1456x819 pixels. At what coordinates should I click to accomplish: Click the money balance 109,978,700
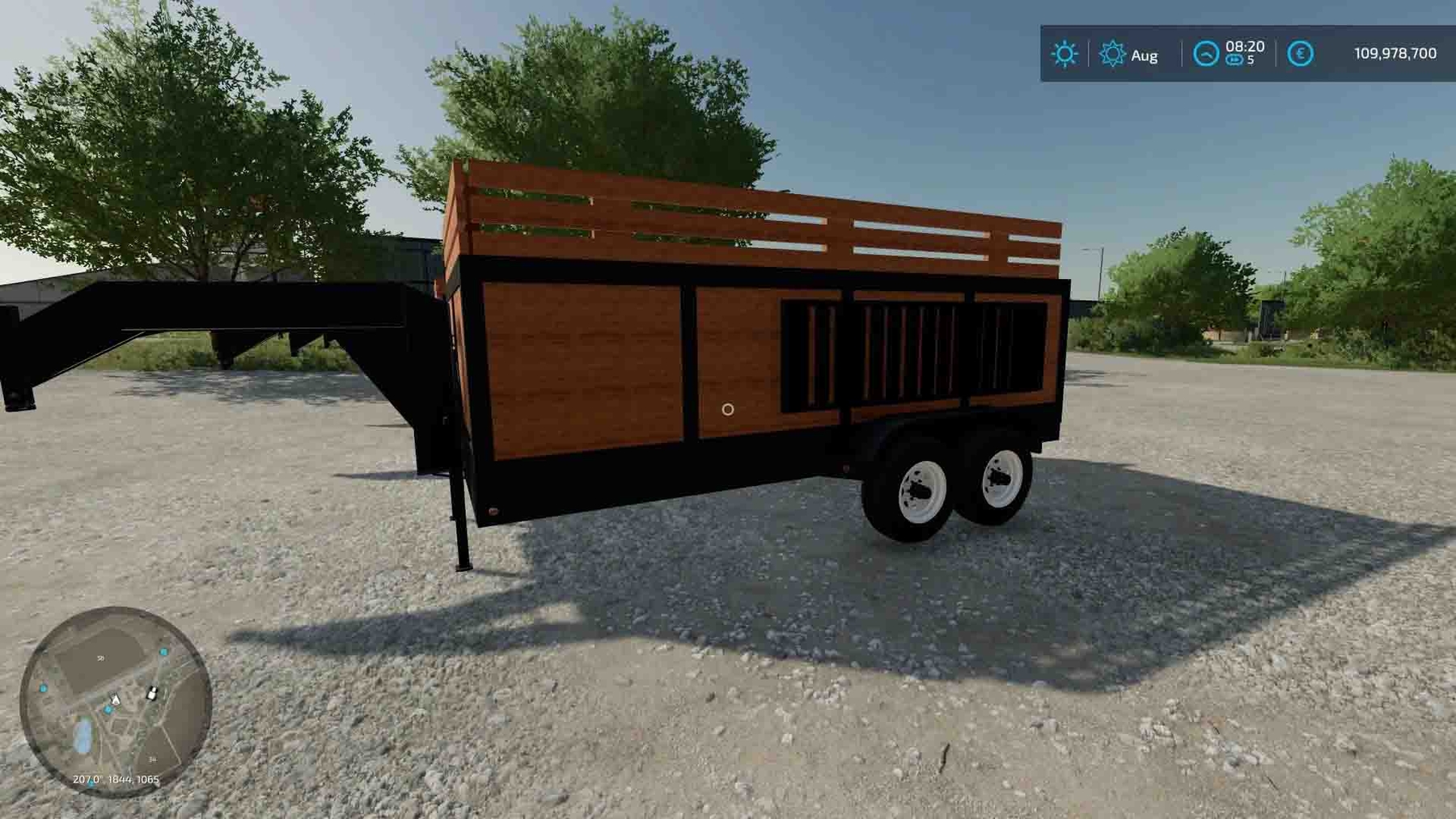1396,53
